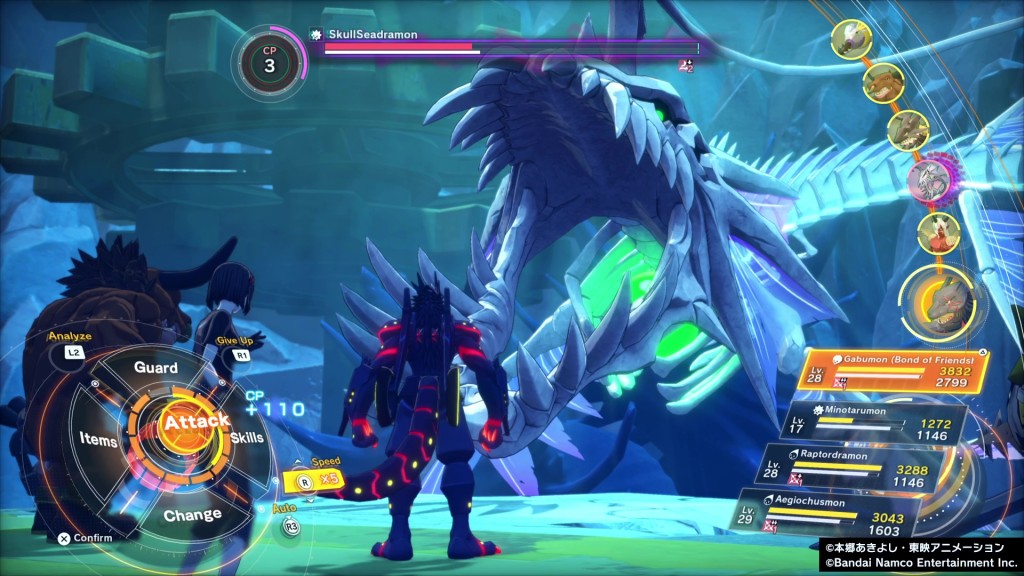The width and height of the screenshot is (1024, 576).
Task: Choose Guard on the command wheel
Action: (x=156, y=367)
